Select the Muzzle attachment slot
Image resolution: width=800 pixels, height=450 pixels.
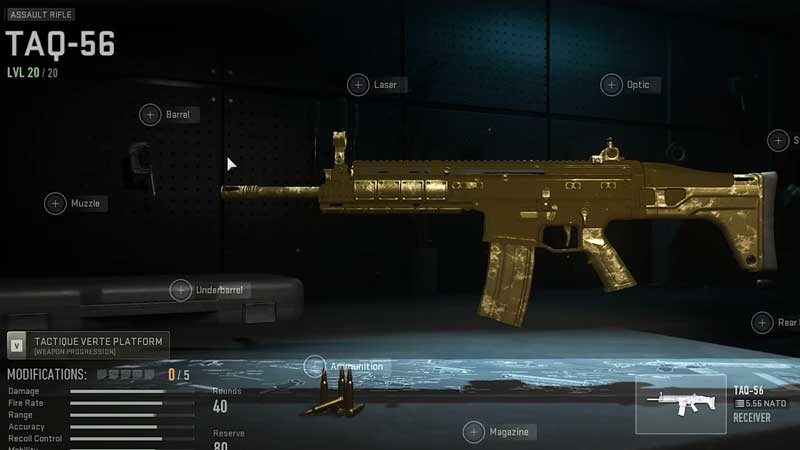(56, 204)
